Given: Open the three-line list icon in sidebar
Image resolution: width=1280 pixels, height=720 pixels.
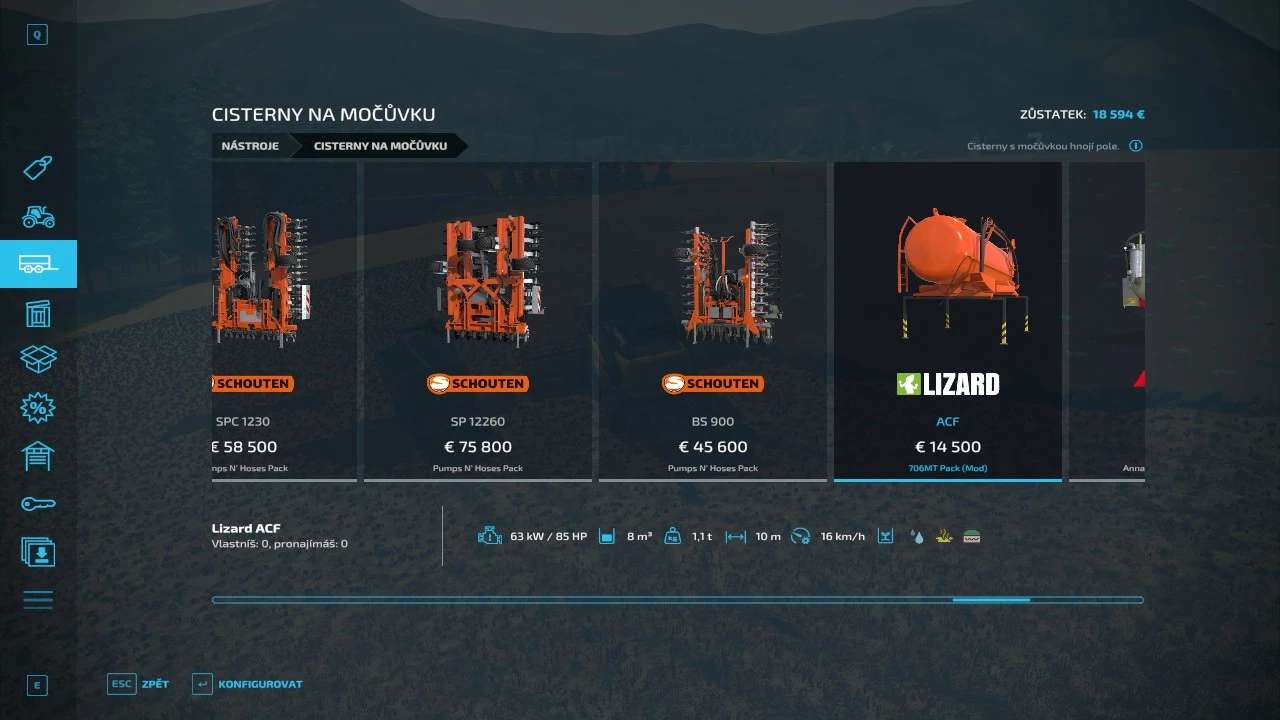Looking at the screenshot, I should tap(38, 600).
